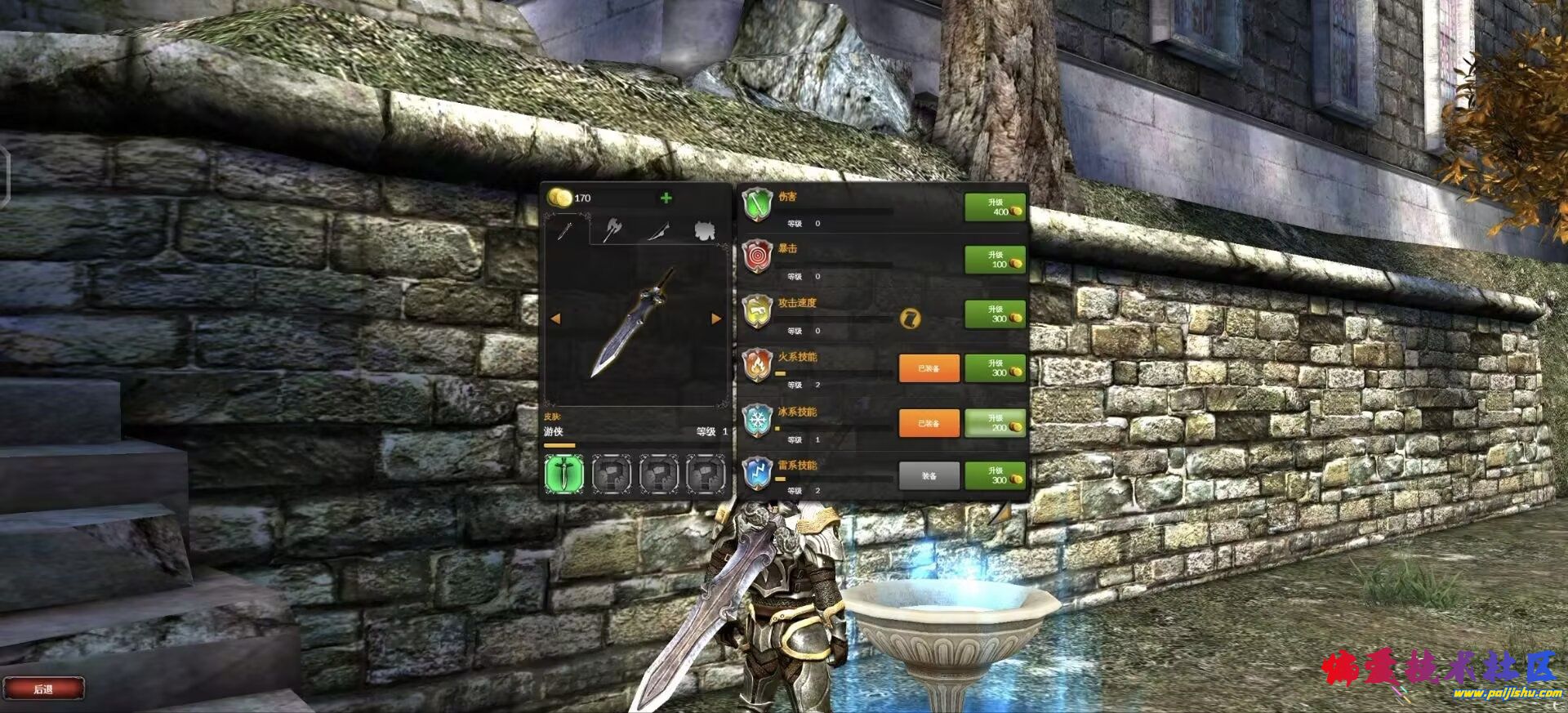Toggle the 已装备 button for fire skill
This screenshot has width=1568, height=713.
pyautogui.click(x=929, y=368)
